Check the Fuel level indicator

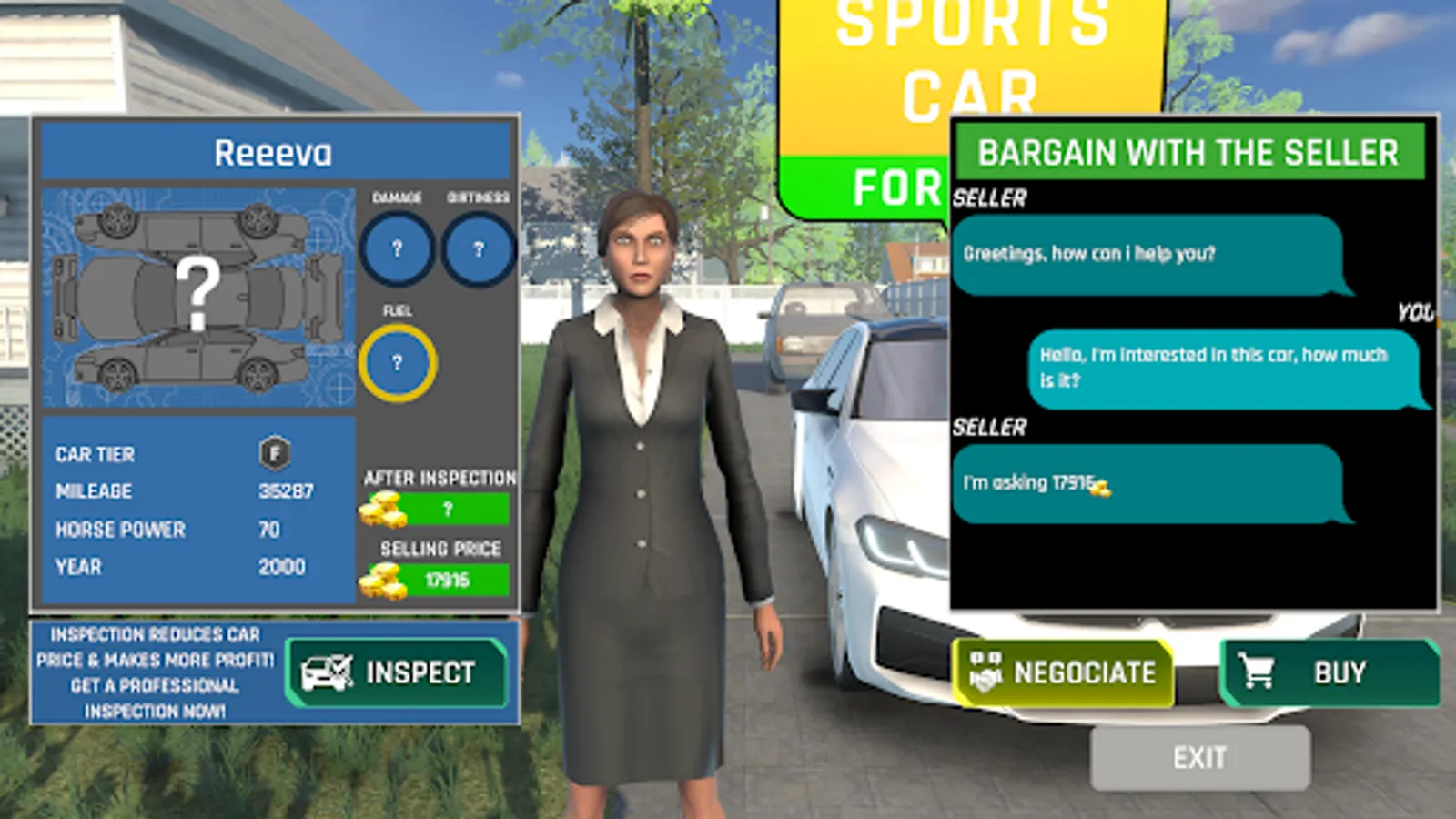click(x=398, y=362)
